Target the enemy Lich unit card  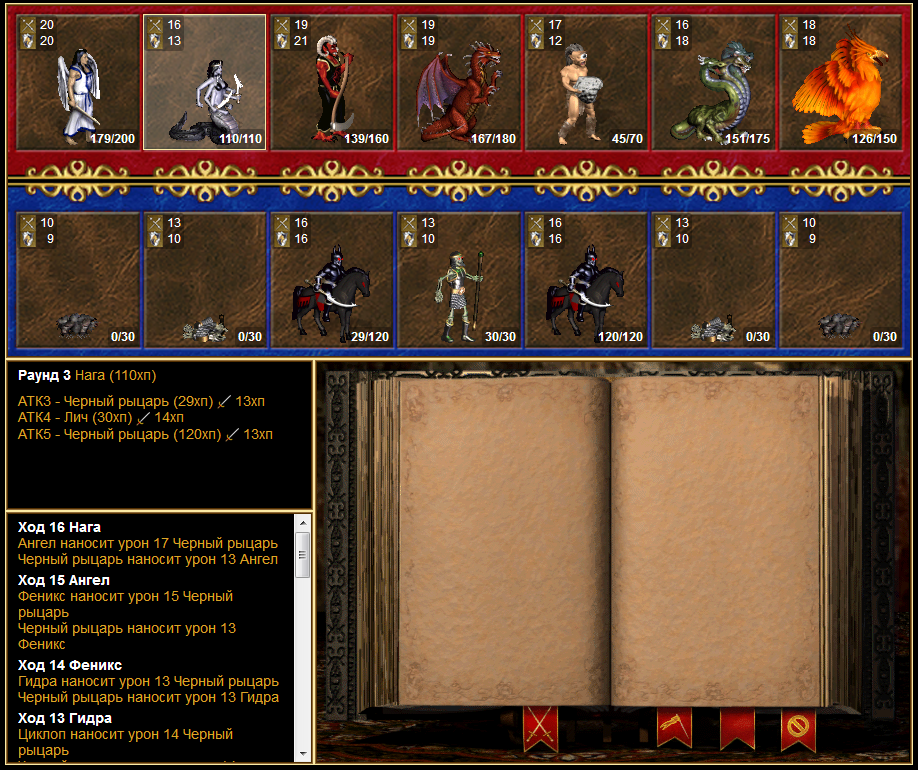(x=459, y=280)
